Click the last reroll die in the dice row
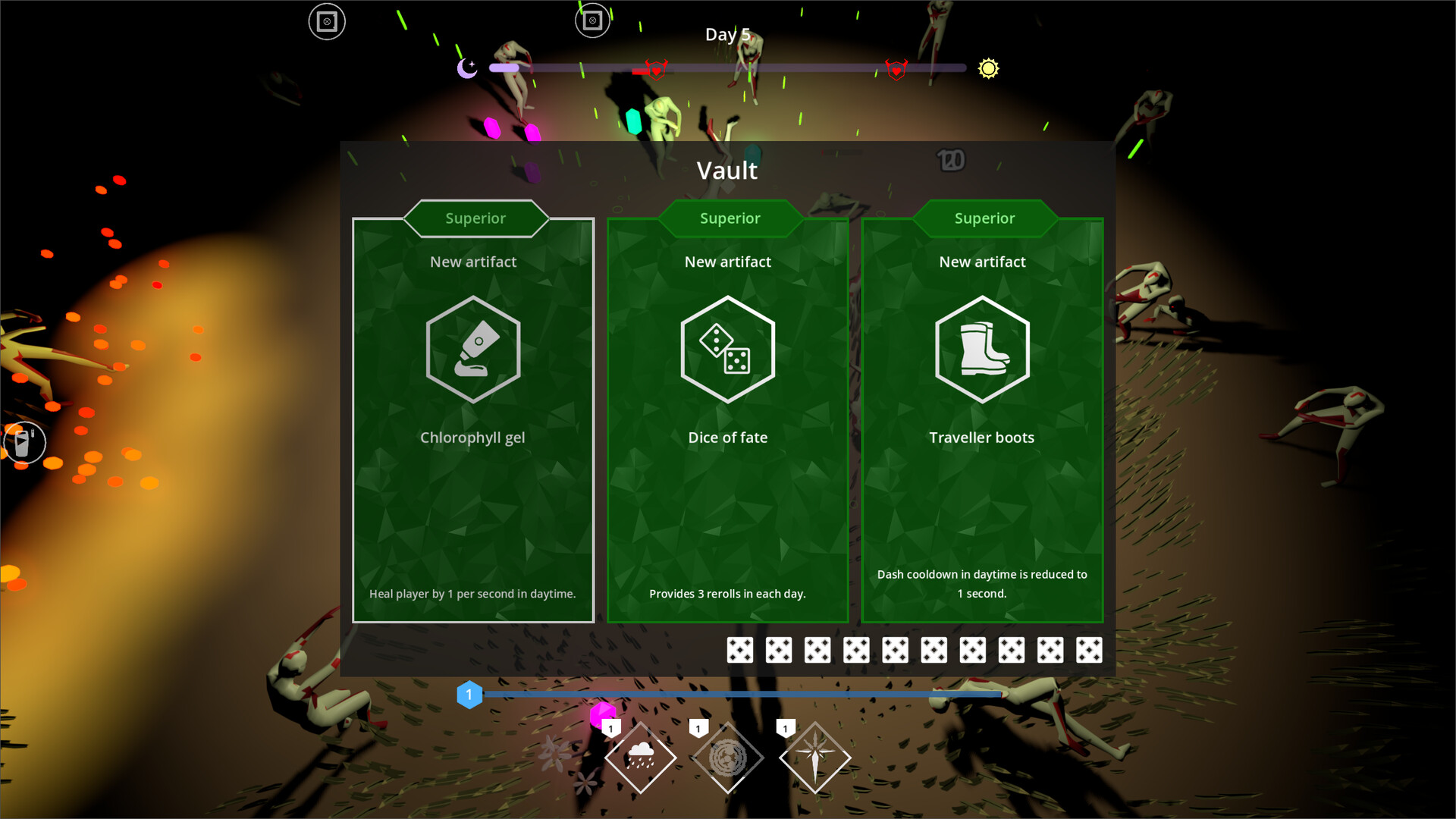1456x819 pixels. 1089,649
